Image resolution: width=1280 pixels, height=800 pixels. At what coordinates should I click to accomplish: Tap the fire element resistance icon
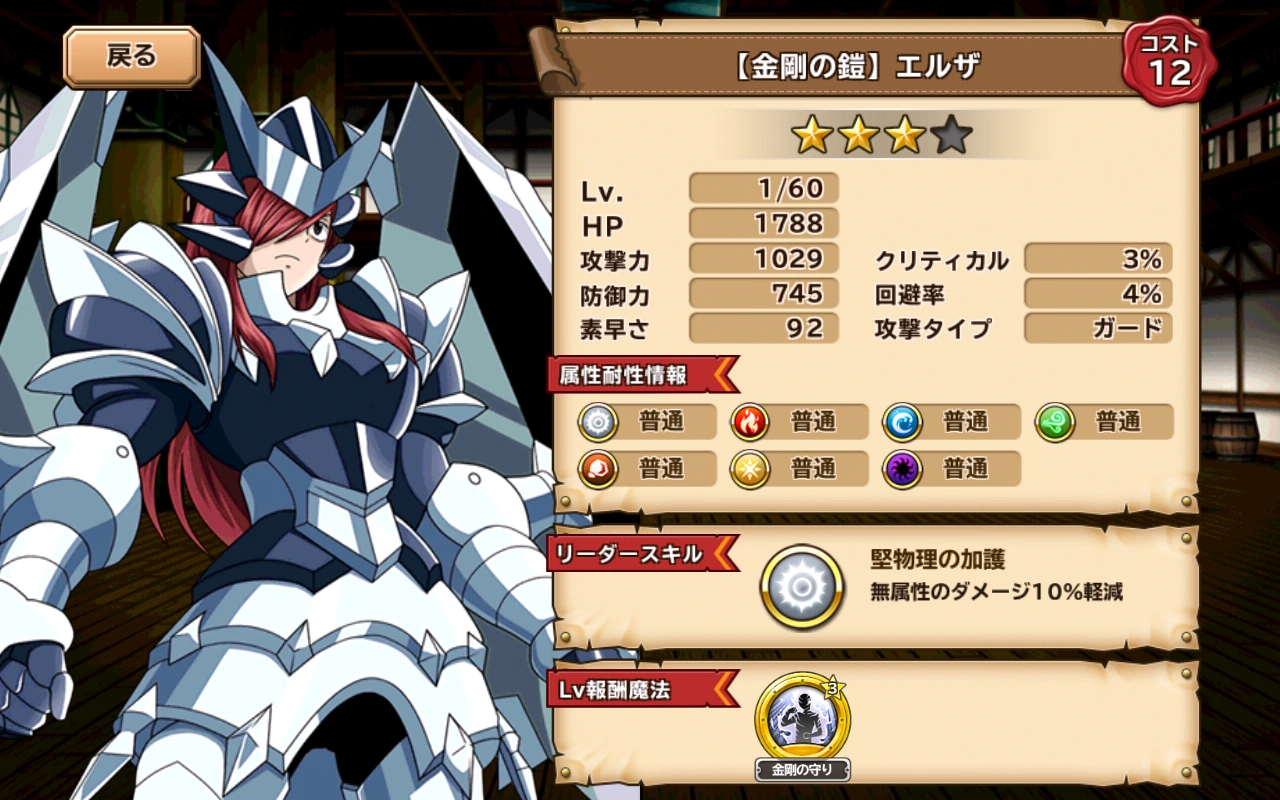tap(750, 422)
